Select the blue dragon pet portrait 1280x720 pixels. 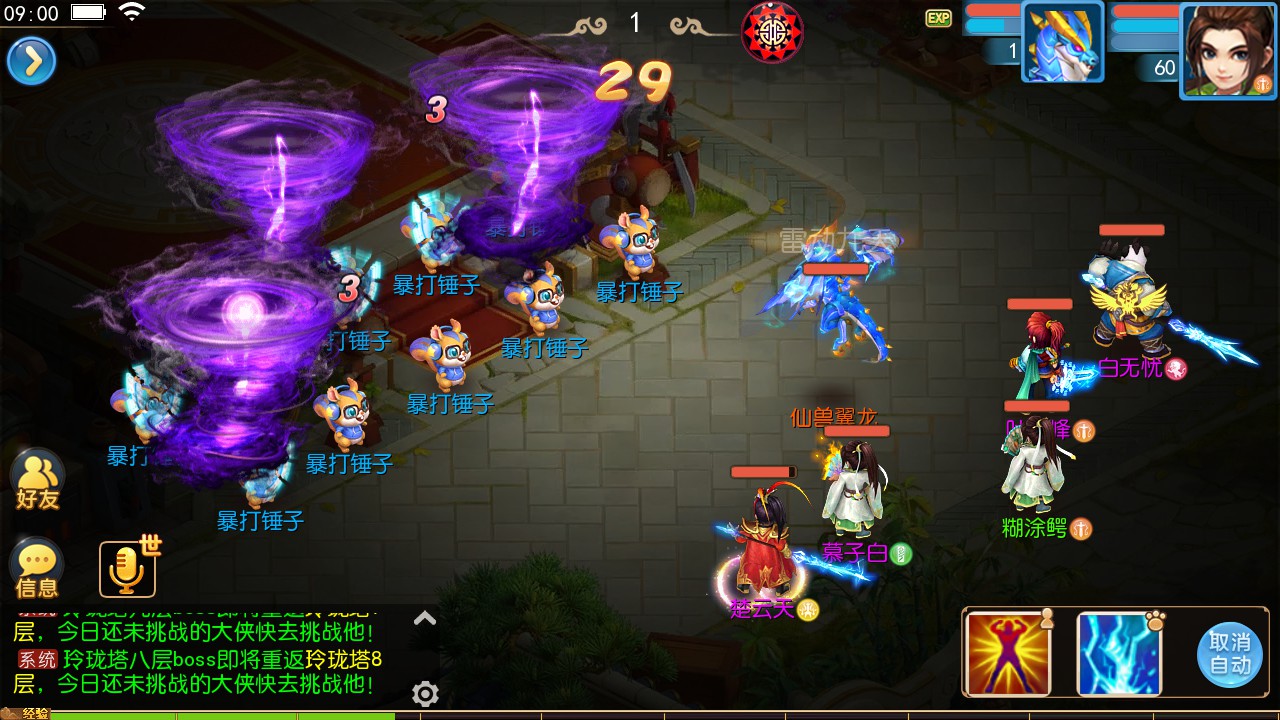pyautogui.click(x=1062, y=42)
